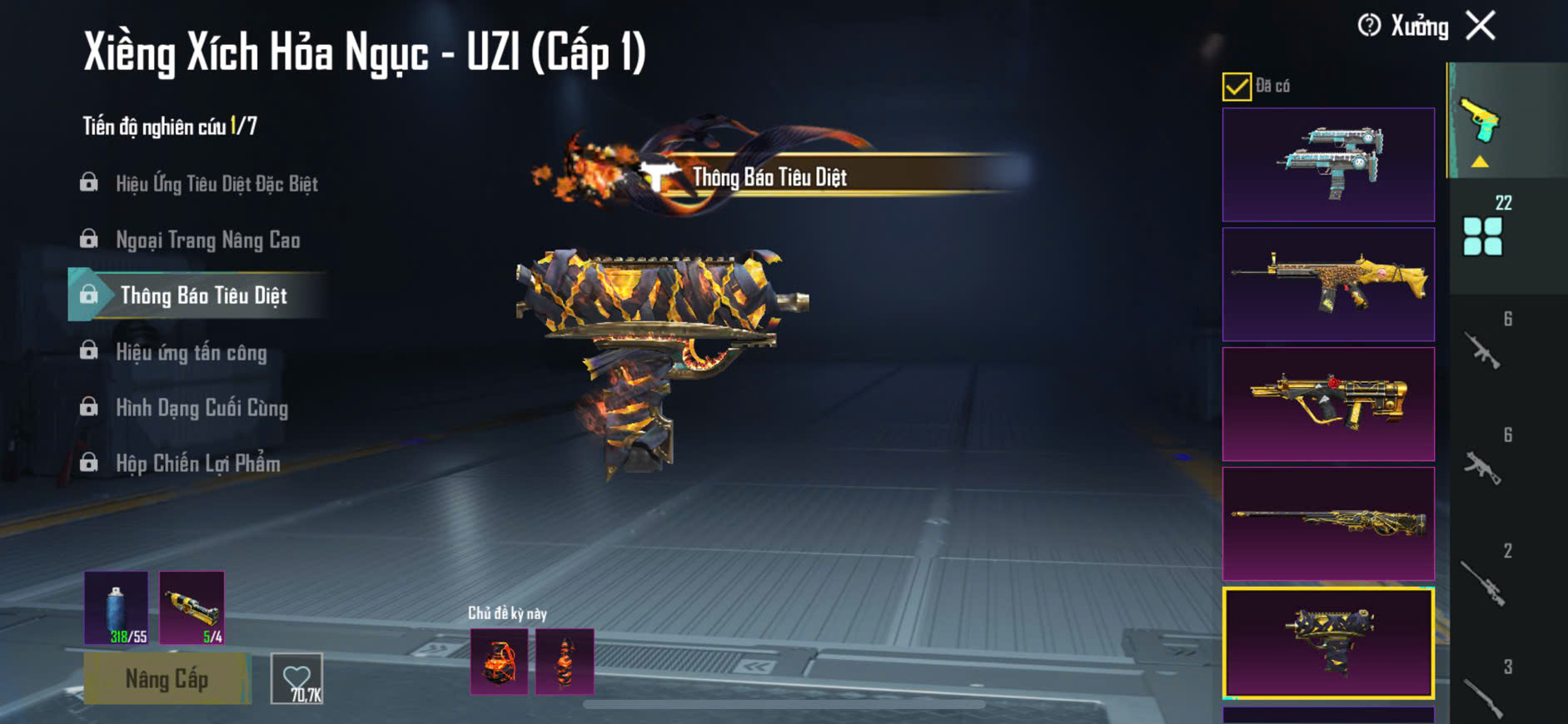
Task: Select Hộp Chiến Lợi Phẩm entry
Action: pyautogui.click(x=197, y=464)
